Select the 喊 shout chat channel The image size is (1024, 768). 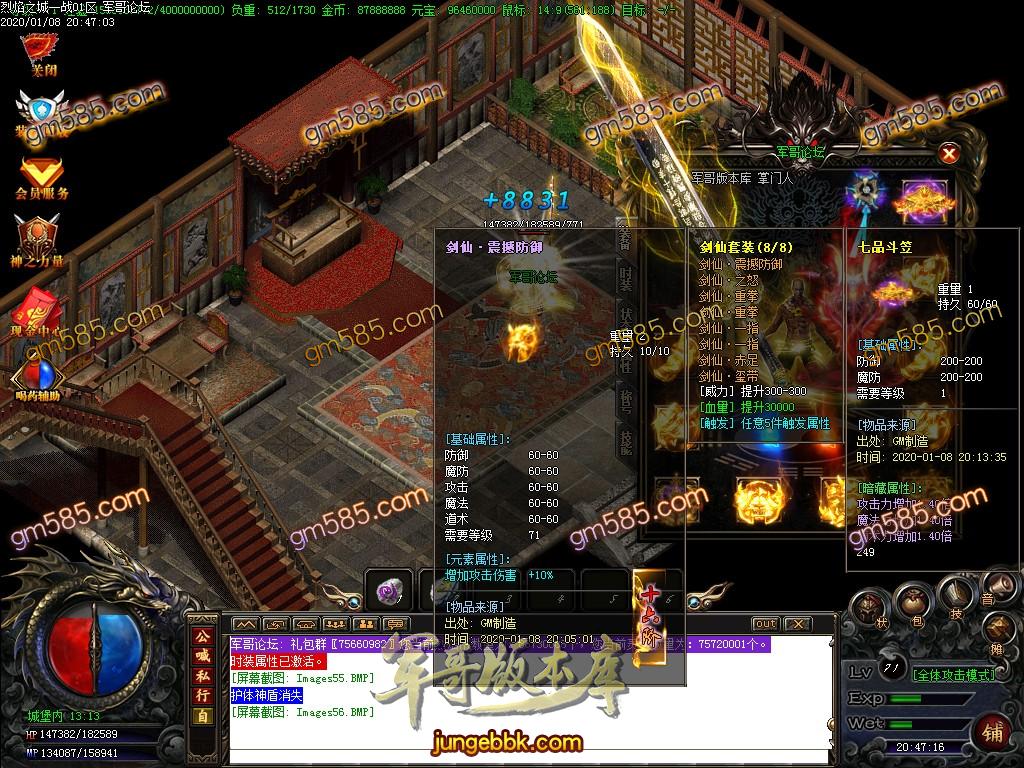click(x=203, y=656)
